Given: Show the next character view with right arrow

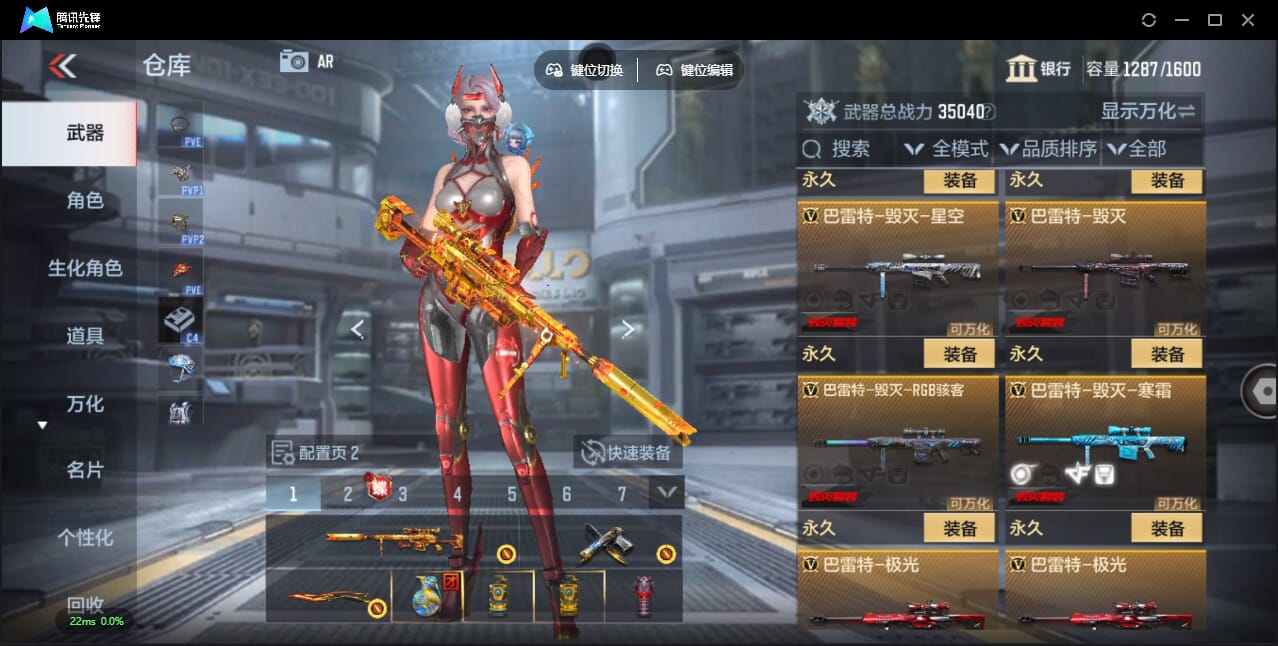Looking at the screenshot, I should click(628, 329).
